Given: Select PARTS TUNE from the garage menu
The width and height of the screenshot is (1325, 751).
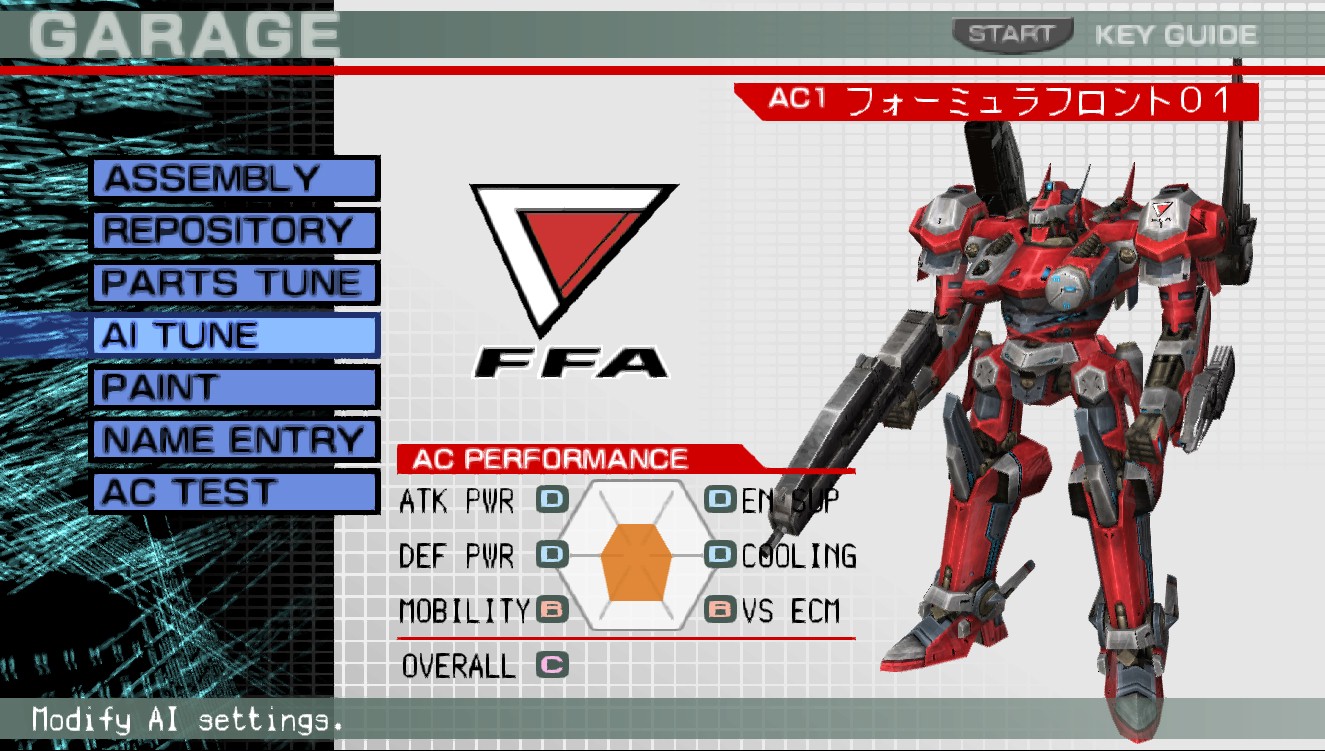Looking at the screenshot, I should coord(232,282).
